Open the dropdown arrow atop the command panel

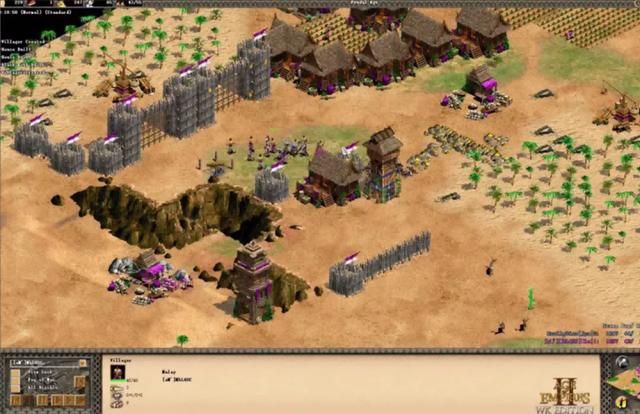[x=83, y=363]
